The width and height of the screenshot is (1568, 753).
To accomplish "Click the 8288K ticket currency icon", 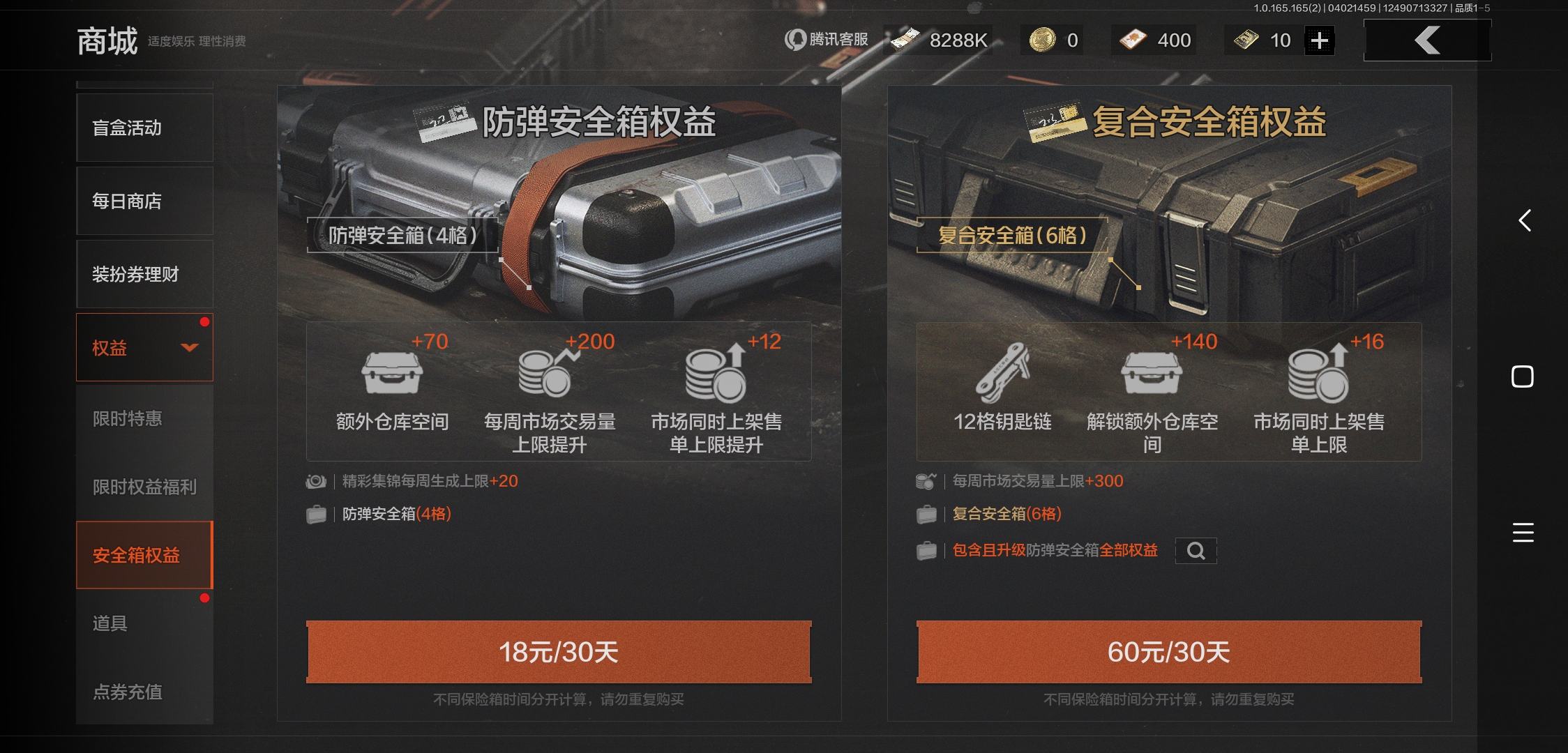I will [904, 40].
